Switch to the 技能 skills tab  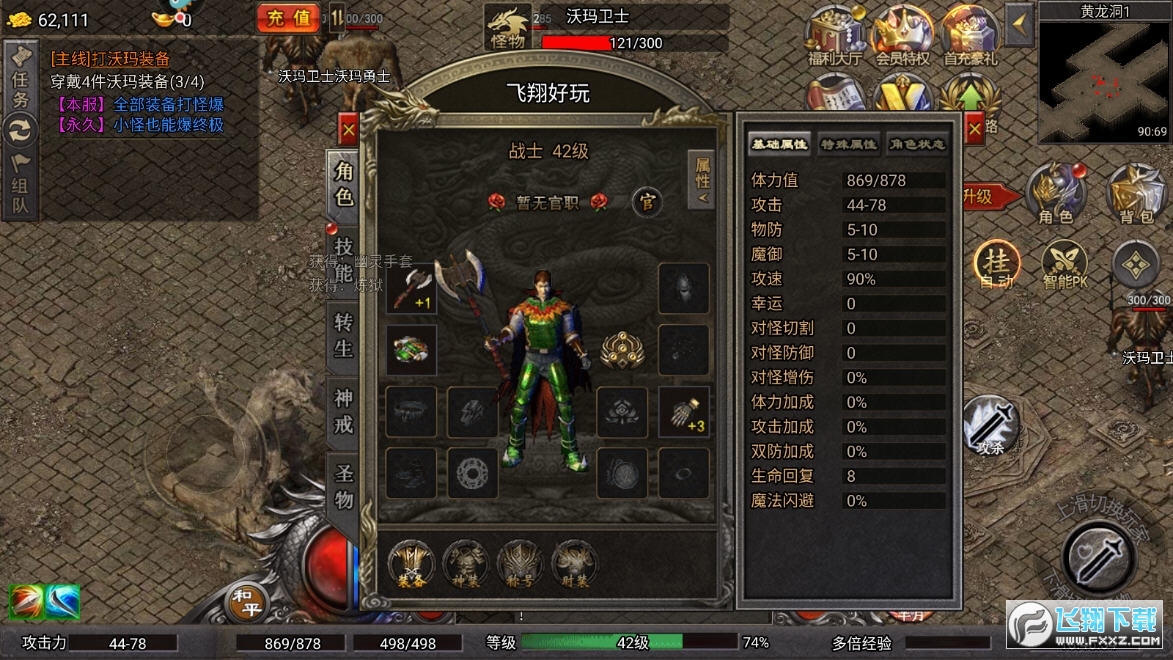click(343, 260)
